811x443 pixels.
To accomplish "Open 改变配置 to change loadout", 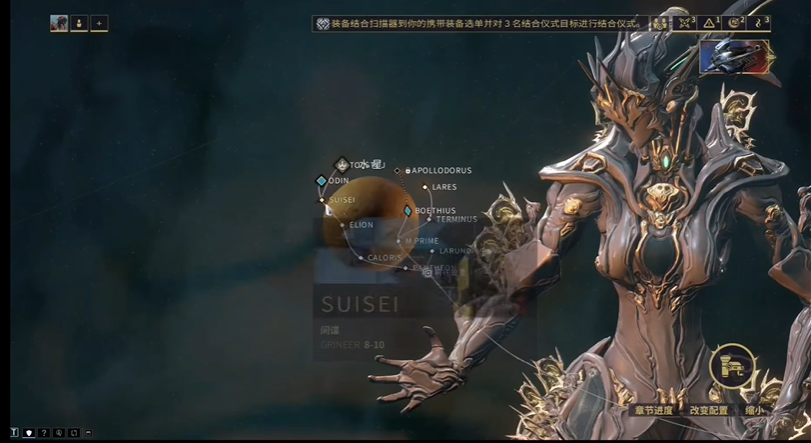I will click(709, 410).
